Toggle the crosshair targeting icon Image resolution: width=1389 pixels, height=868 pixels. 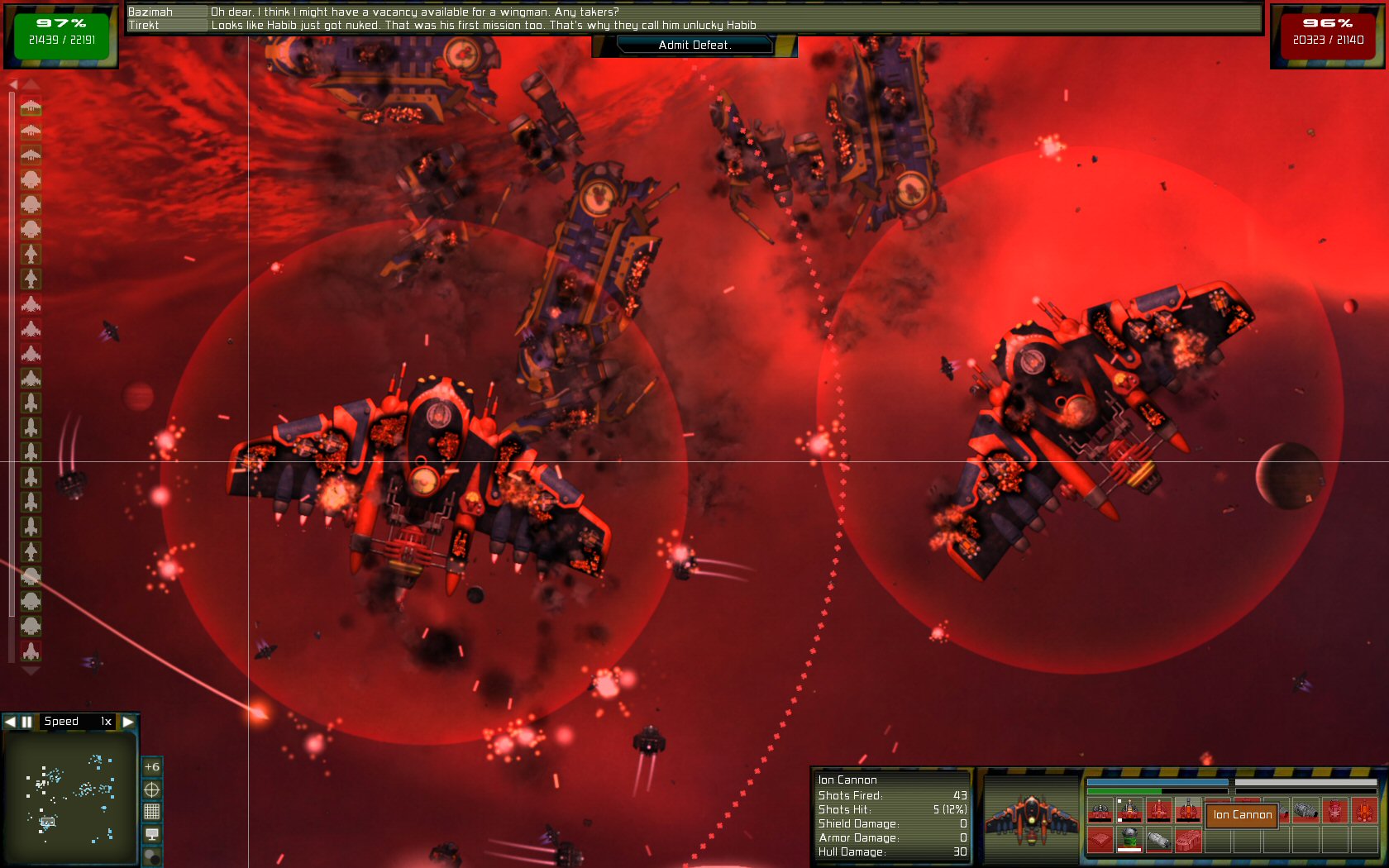pos(152,789)
